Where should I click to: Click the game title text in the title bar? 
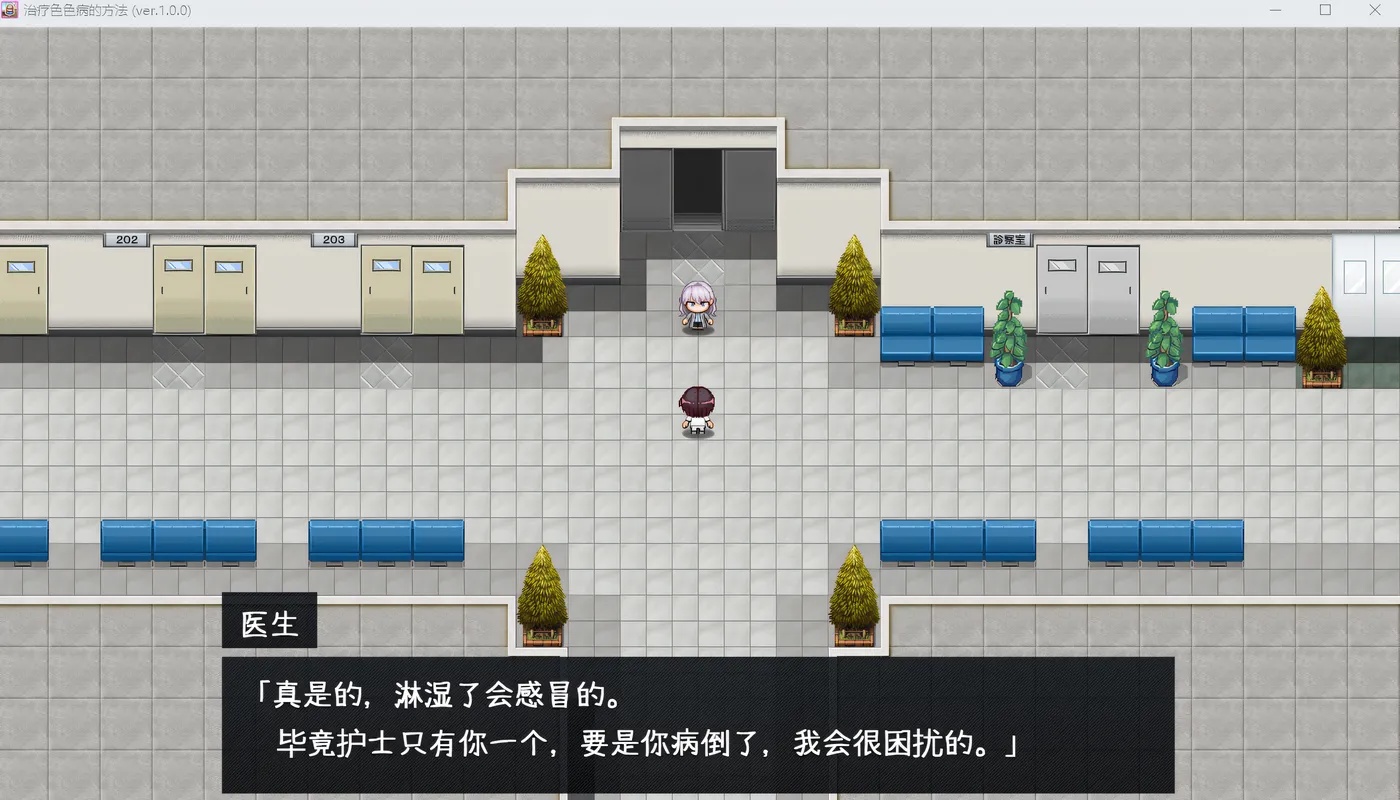pyautogui.click(x=110, y=10)
